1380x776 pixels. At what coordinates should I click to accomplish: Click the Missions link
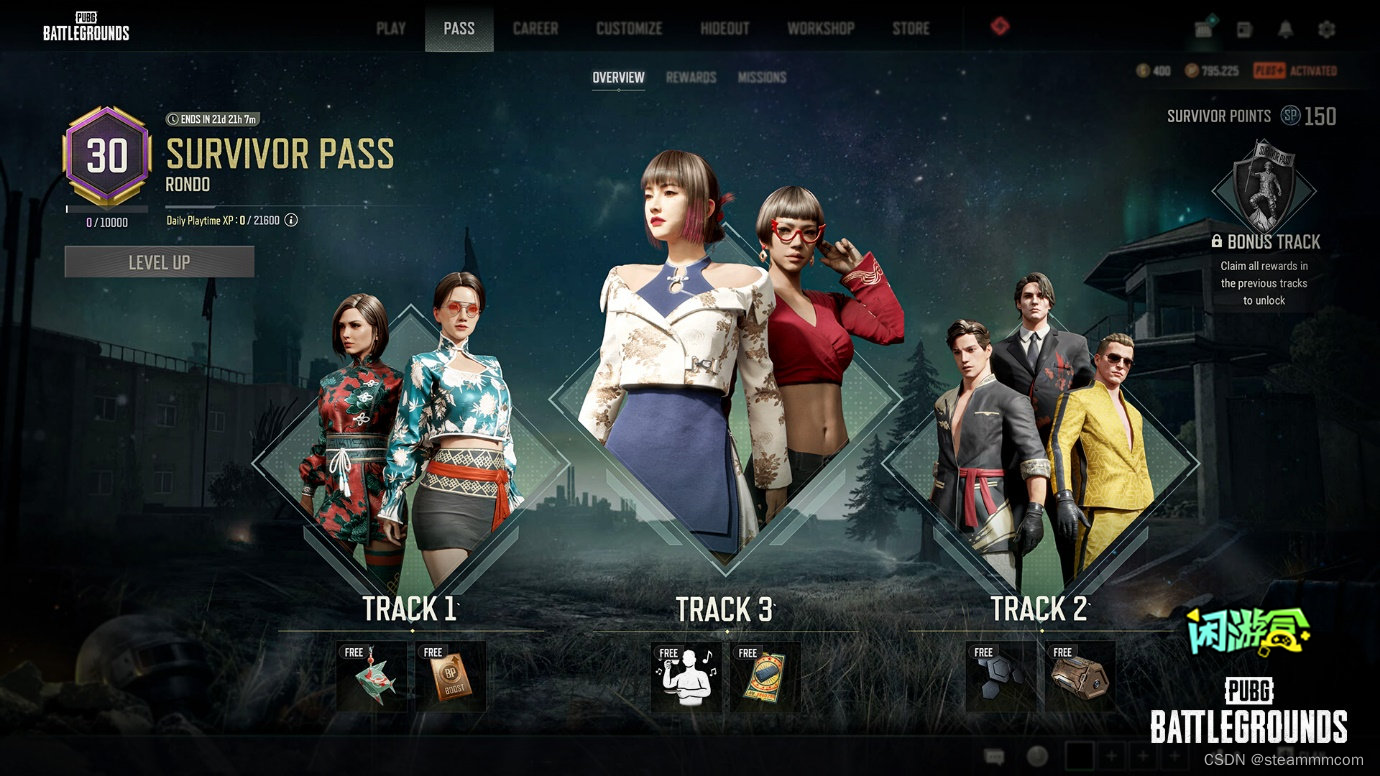tap(762, 77)
